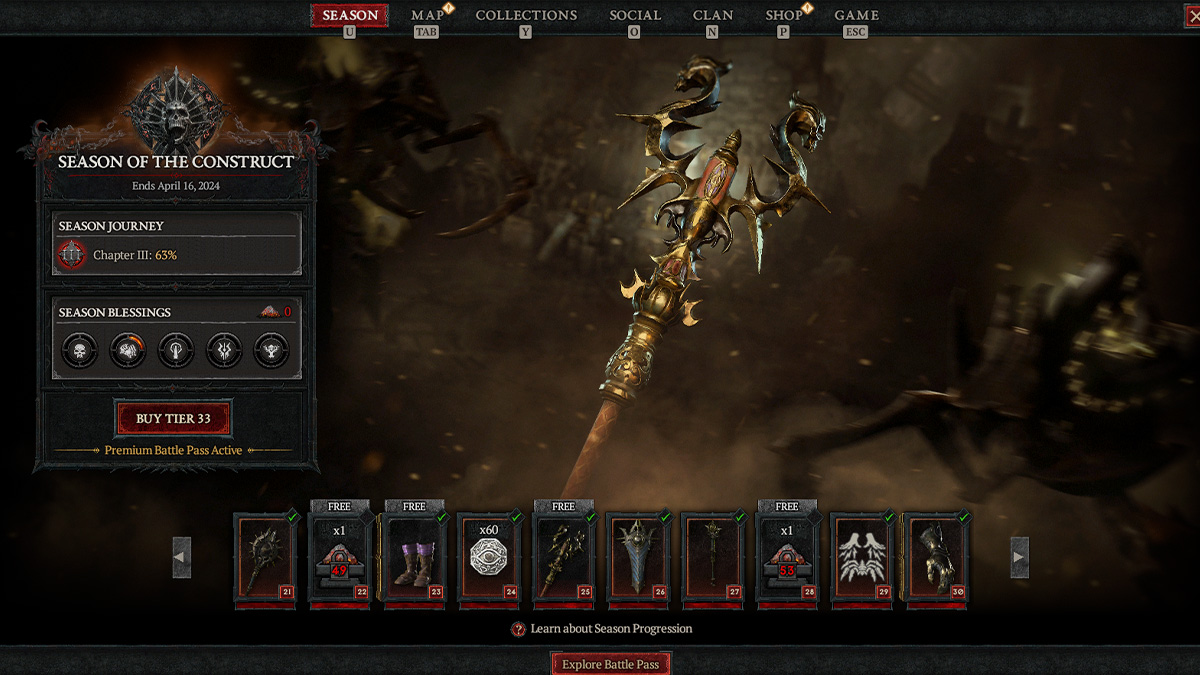
Task: Open the Game menu tab
Action: click(x=856, y=16)
